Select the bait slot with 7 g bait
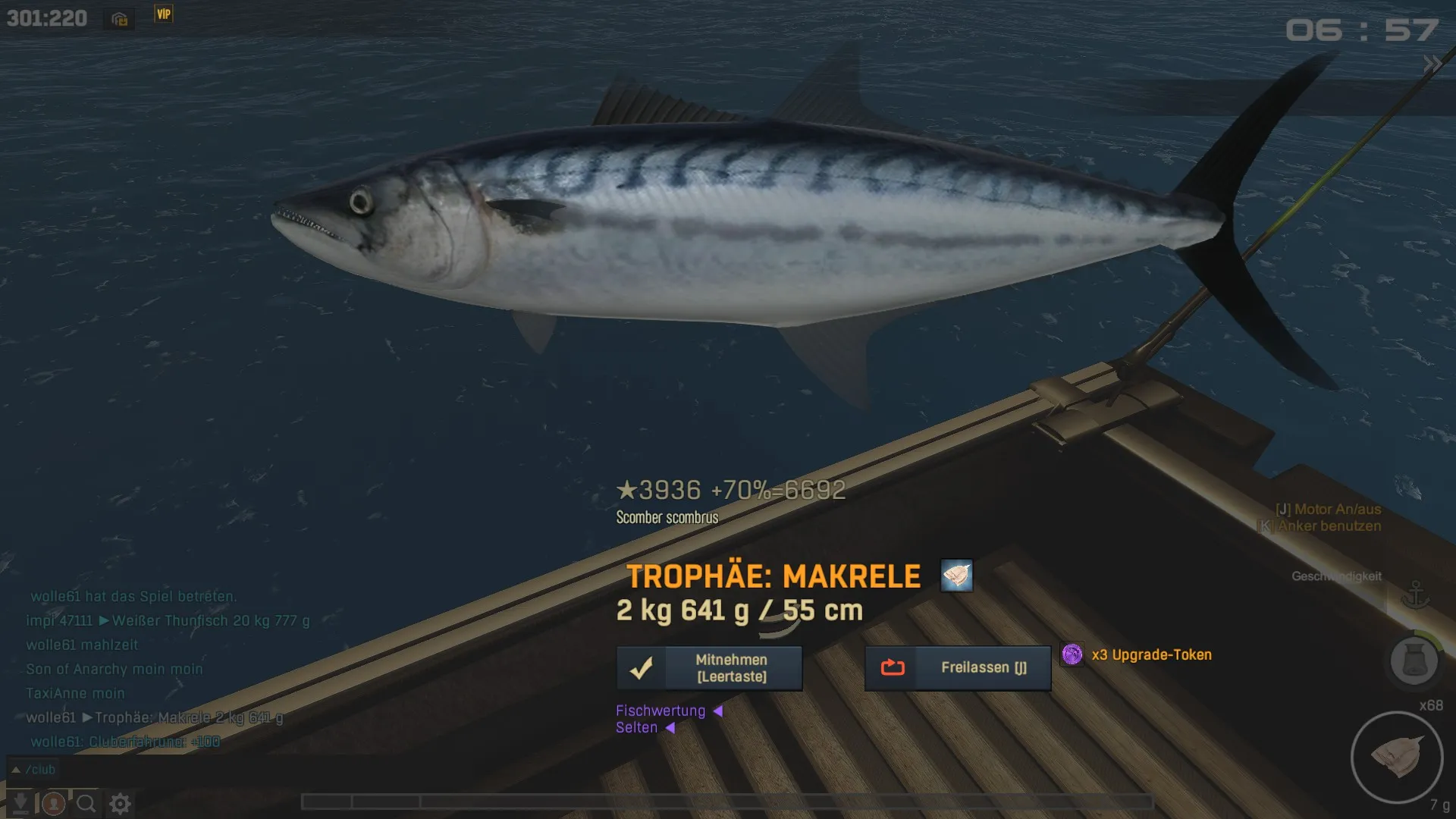Screen dimensions: 1456x819 [x=1396, y=758]
